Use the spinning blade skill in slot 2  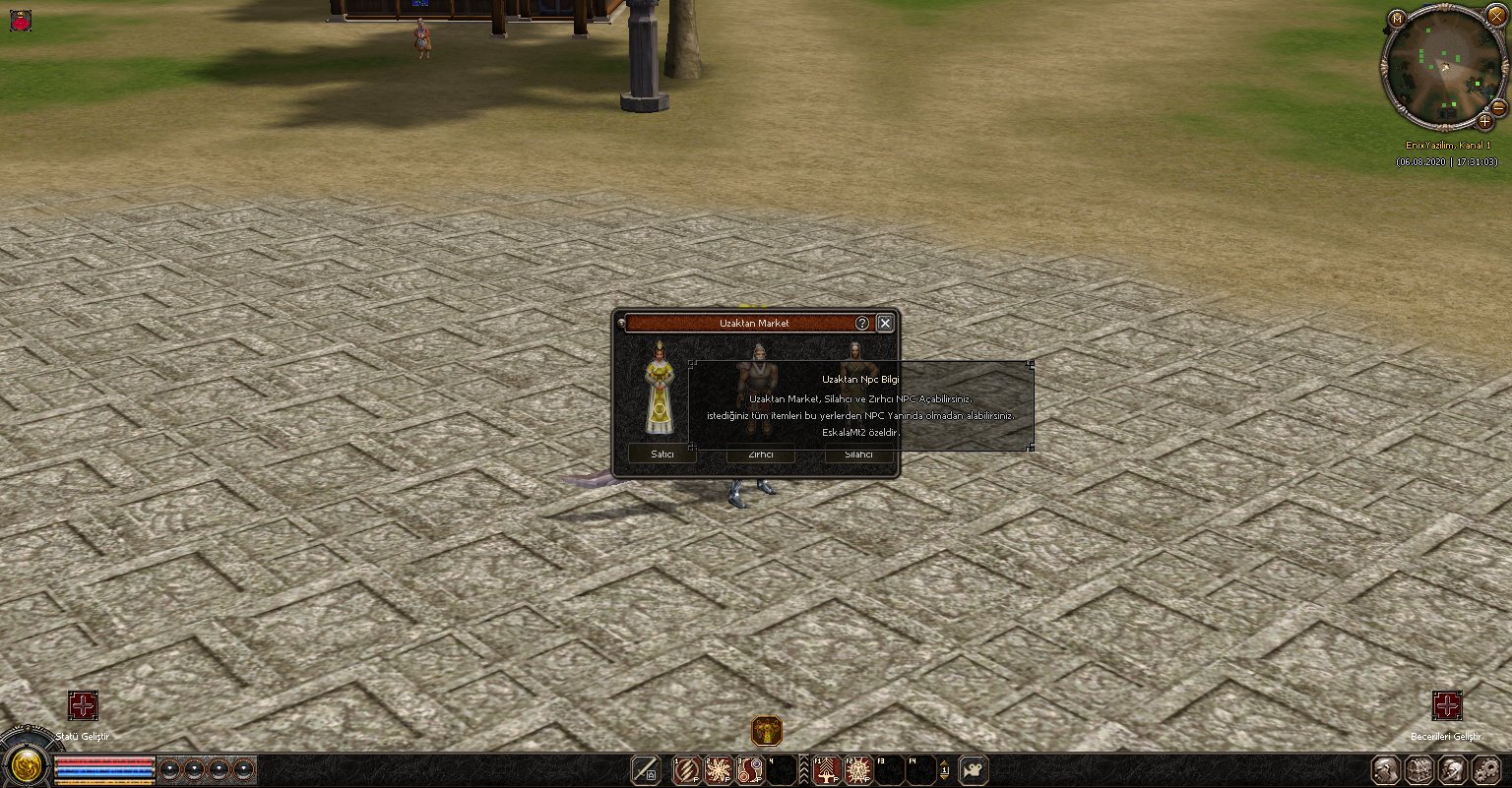[x=718, y=769]
